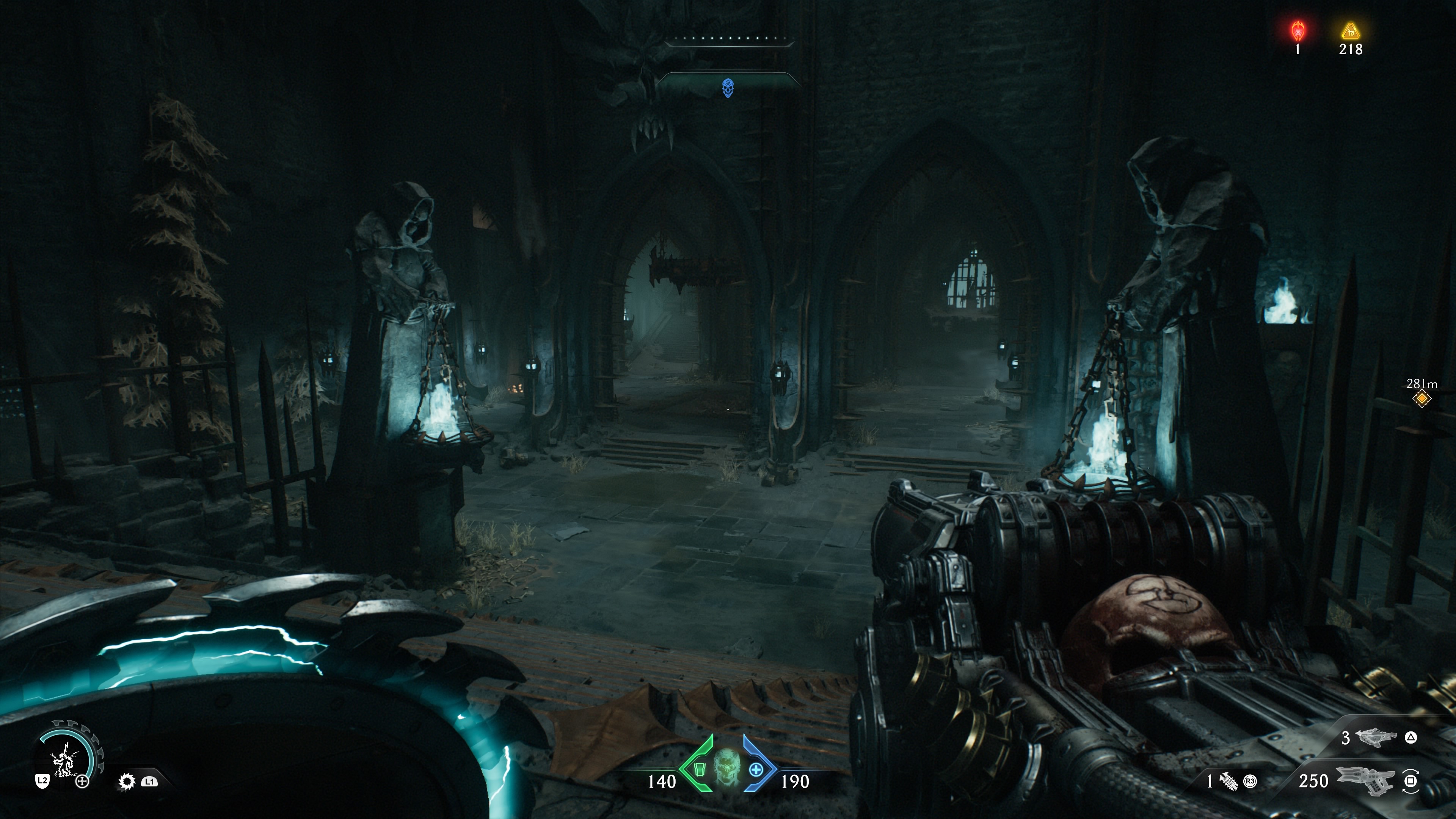Select the blue health cross icon
Screen dimensions: 1456x819
(756, 769)
